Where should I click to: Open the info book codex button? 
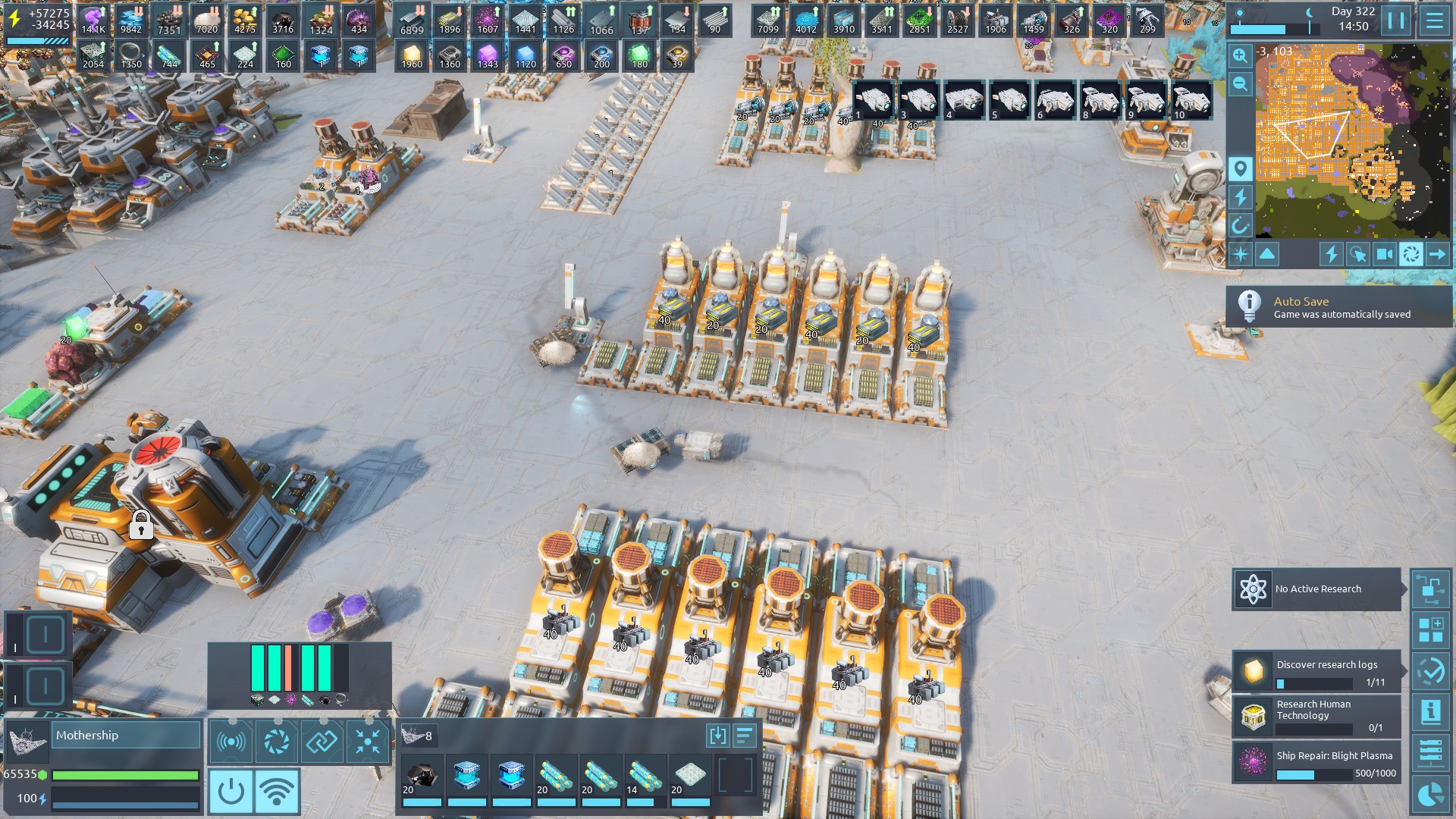click(1431, 712)
